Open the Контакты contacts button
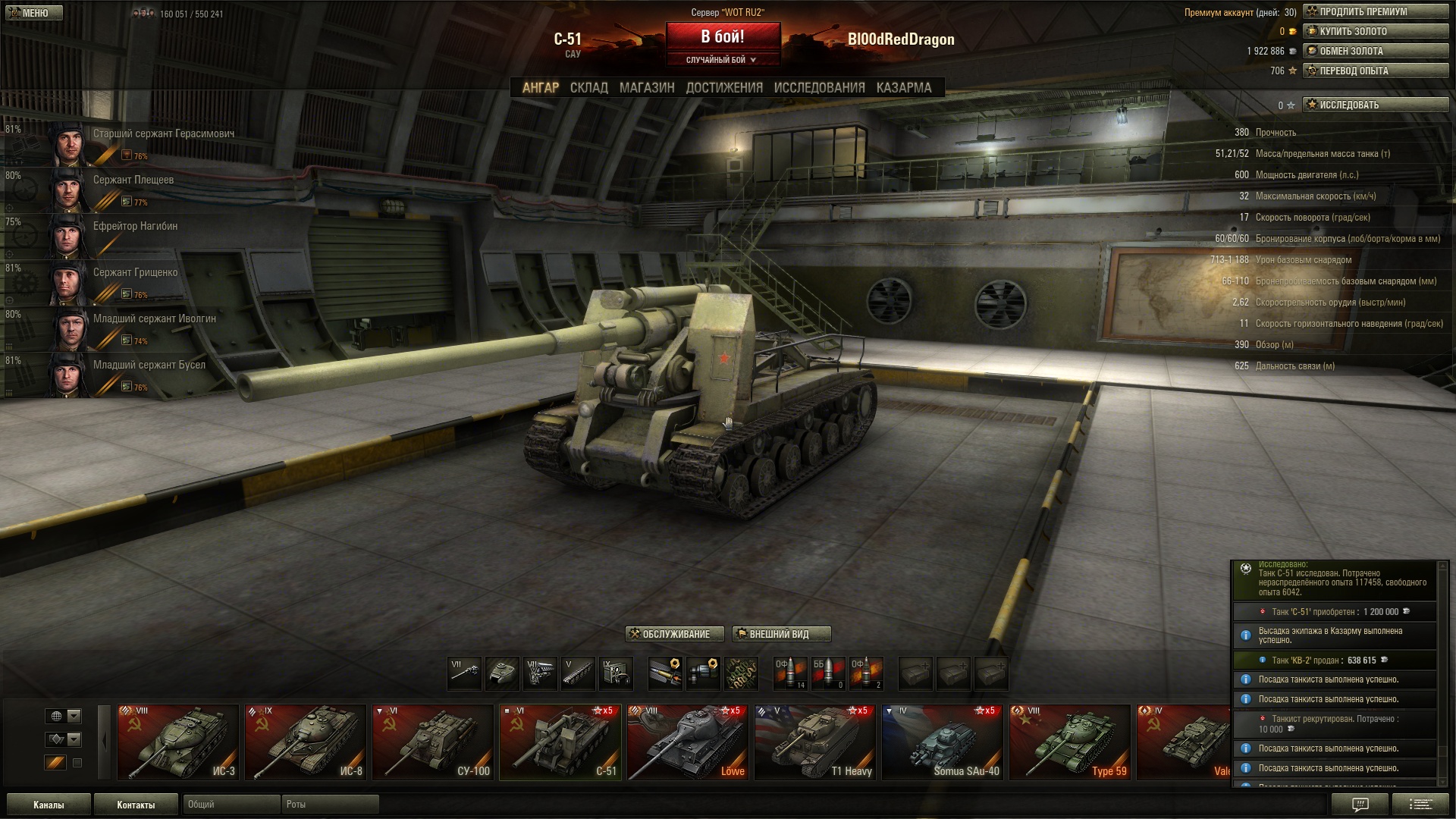This screenshot has height=819, width=1456. [136, 805]
